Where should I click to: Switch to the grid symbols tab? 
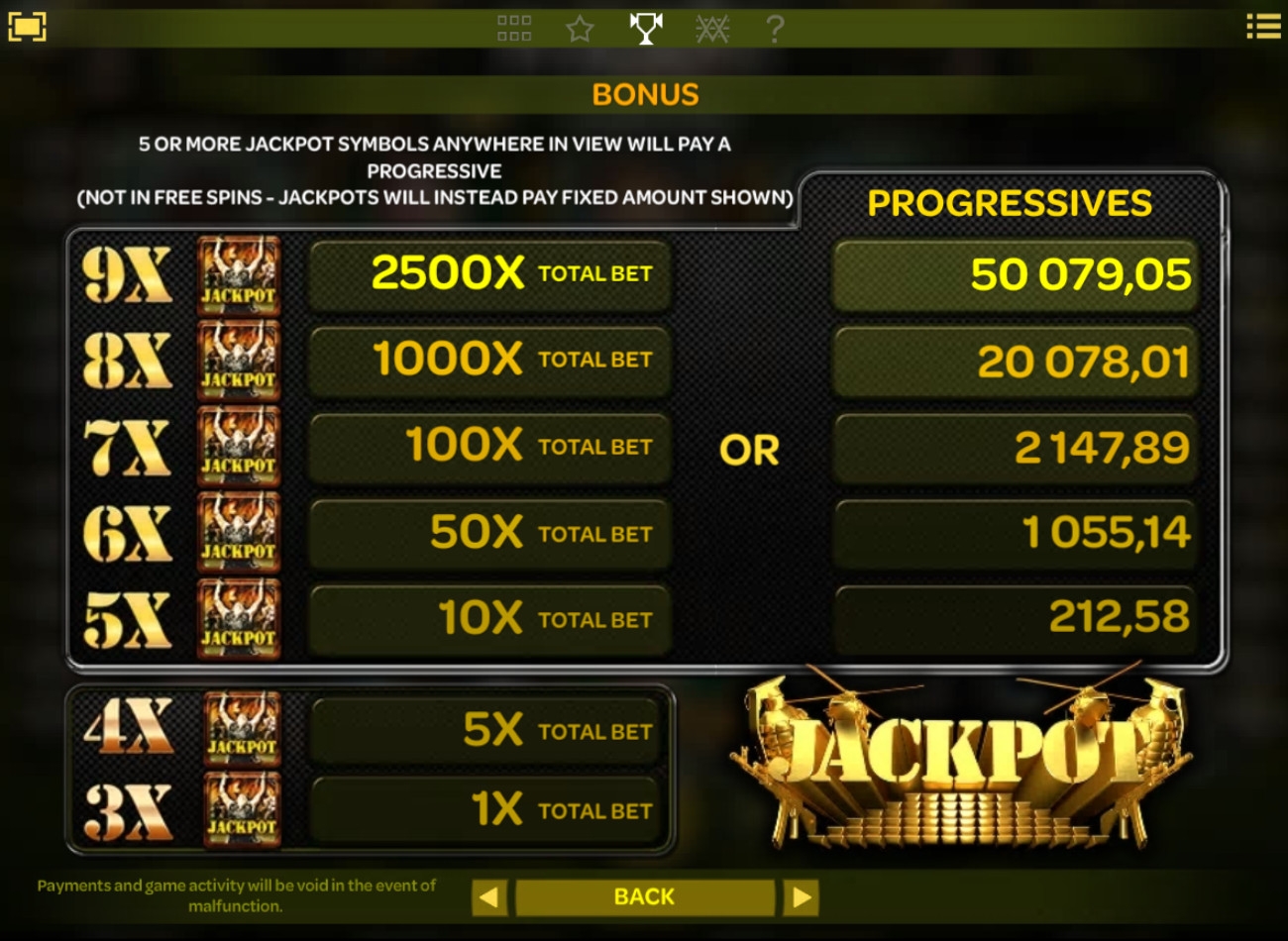[x=514, y=29]
